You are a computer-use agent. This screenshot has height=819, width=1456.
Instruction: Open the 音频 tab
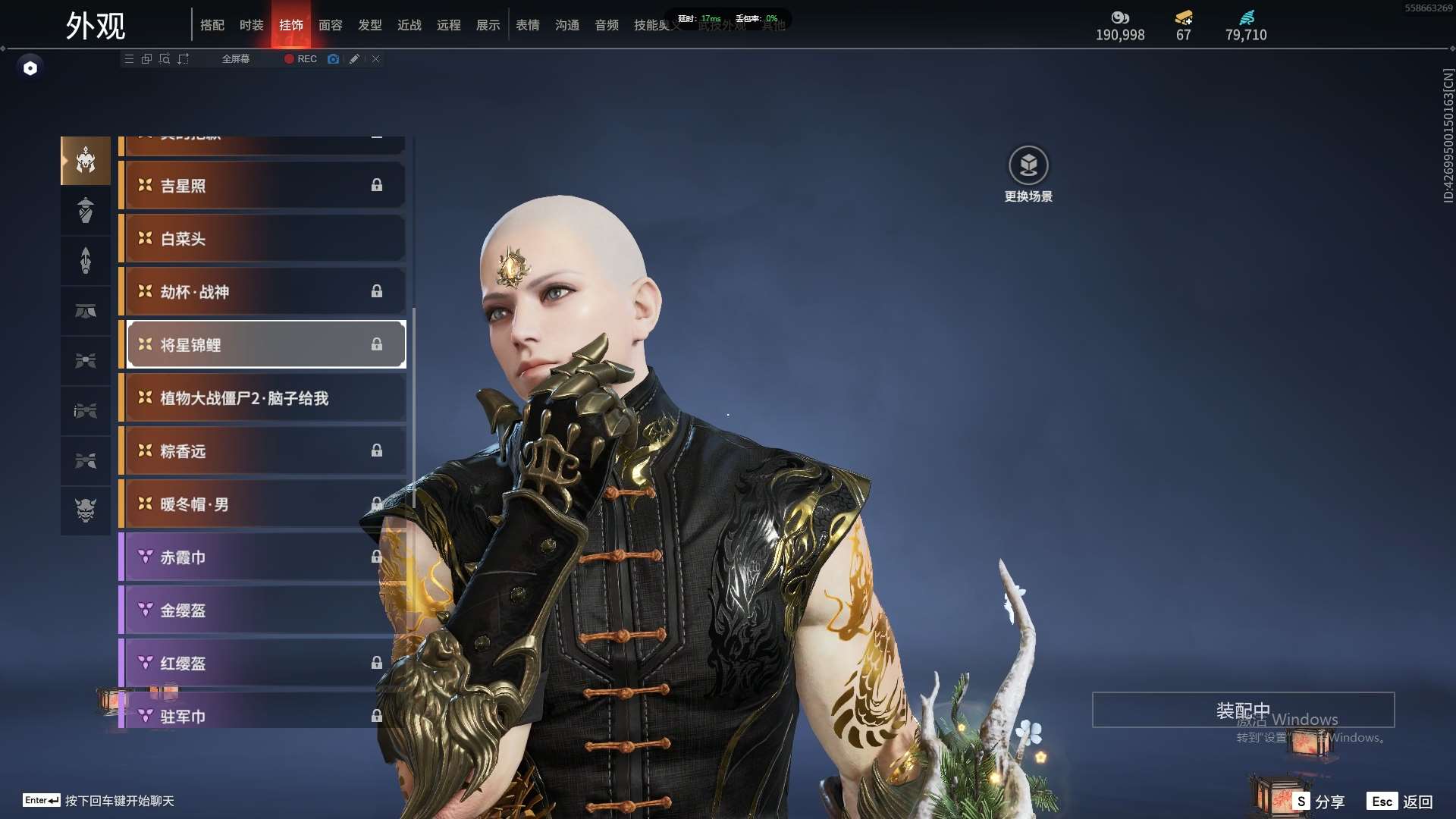606,25
